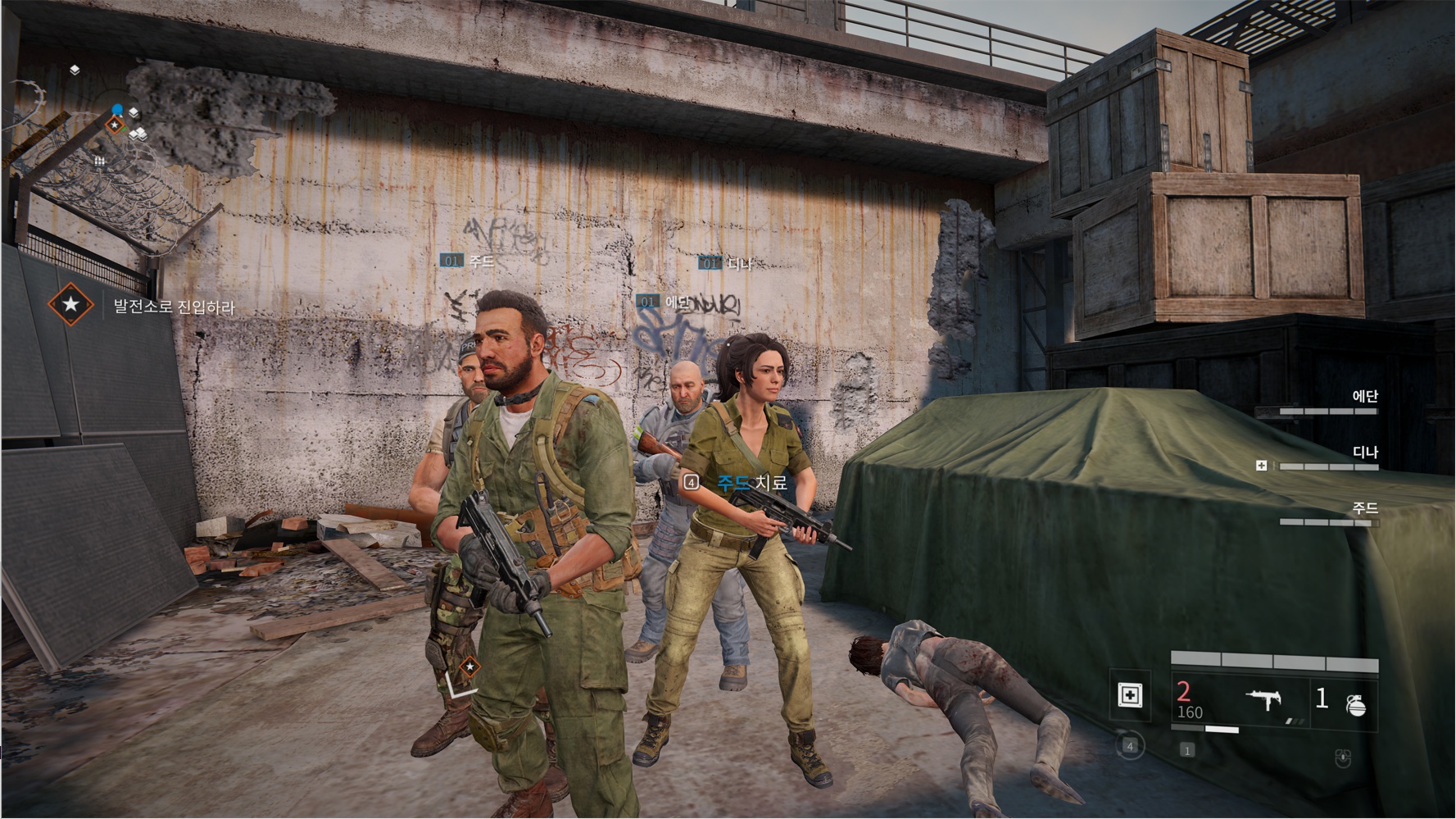The image size is (1456, 819).
Task: Click the star objective icon beside the mission text
Action: [x=70, y=304]
